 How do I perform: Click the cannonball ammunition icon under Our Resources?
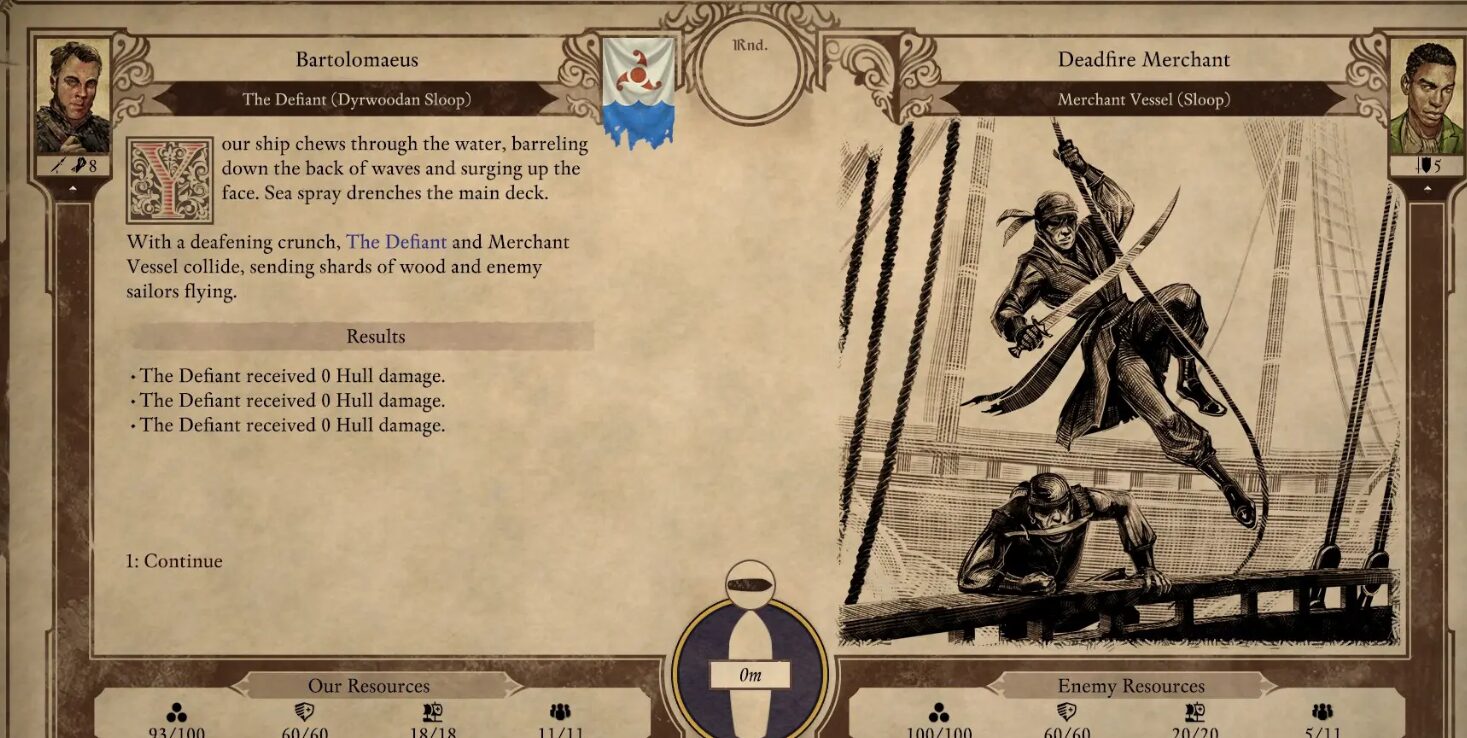(179, 712)
